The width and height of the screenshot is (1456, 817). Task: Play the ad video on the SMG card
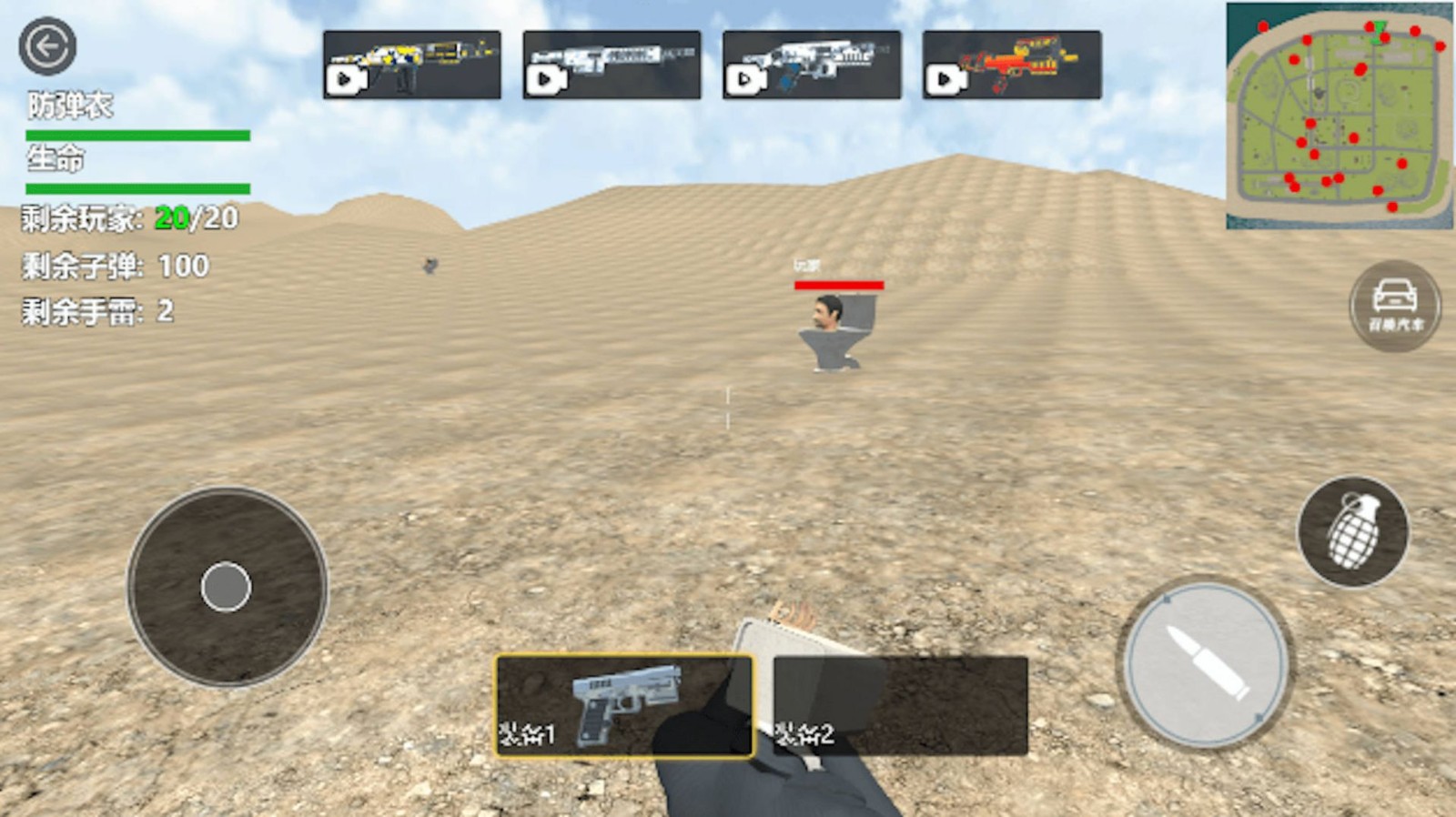click(544, 79)
